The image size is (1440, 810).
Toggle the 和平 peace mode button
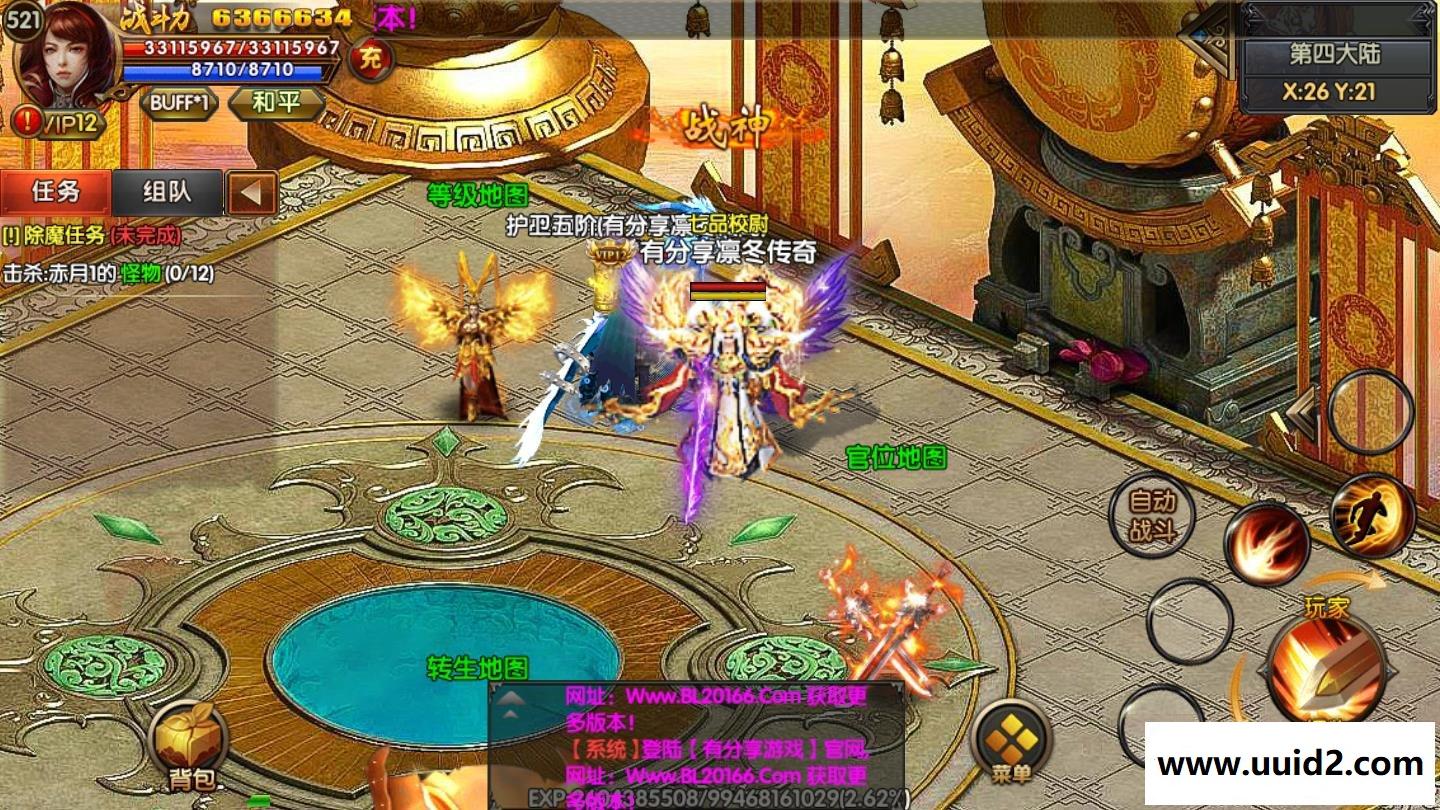pos(277,103)
